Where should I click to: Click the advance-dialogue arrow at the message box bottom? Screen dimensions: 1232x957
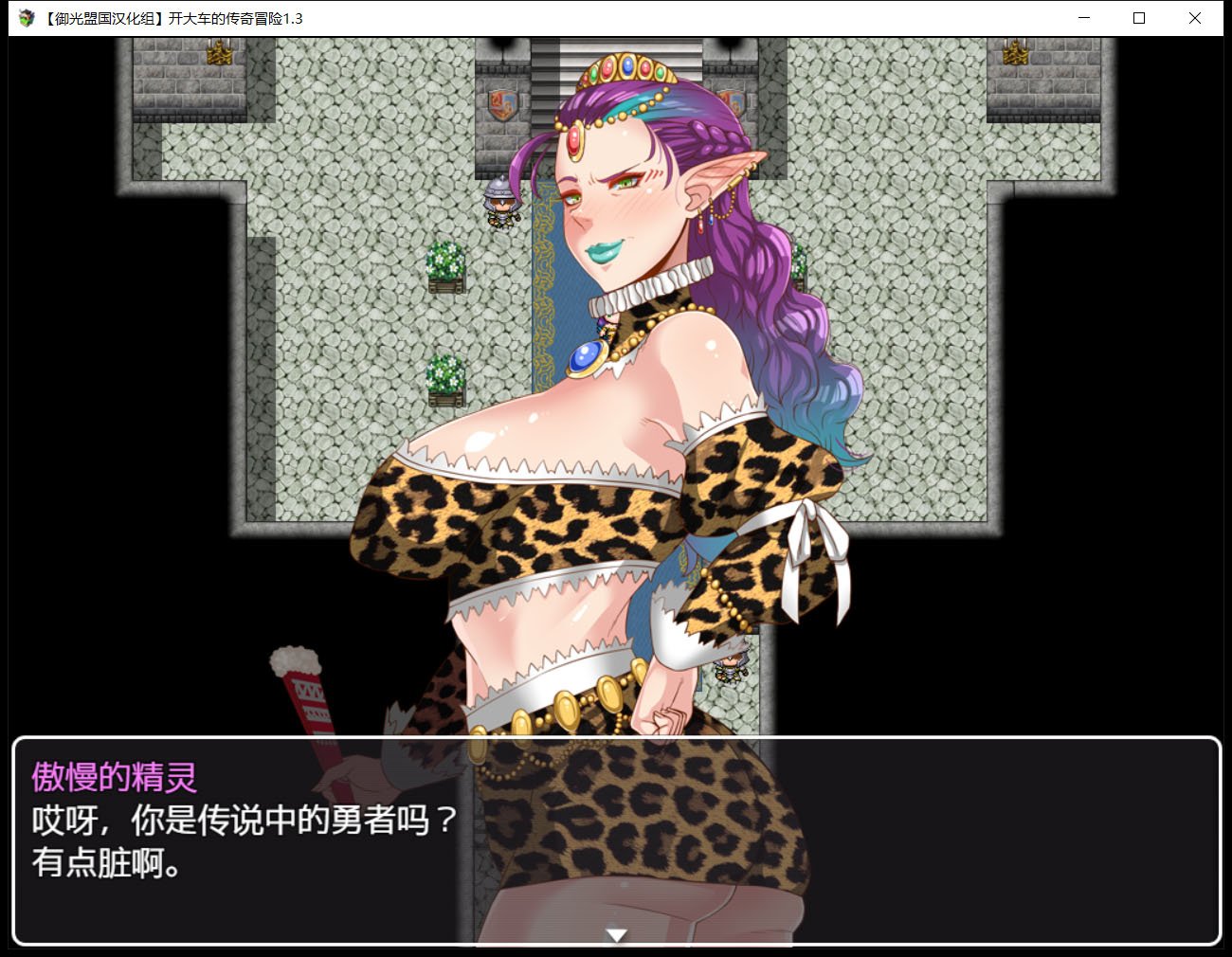616,935
